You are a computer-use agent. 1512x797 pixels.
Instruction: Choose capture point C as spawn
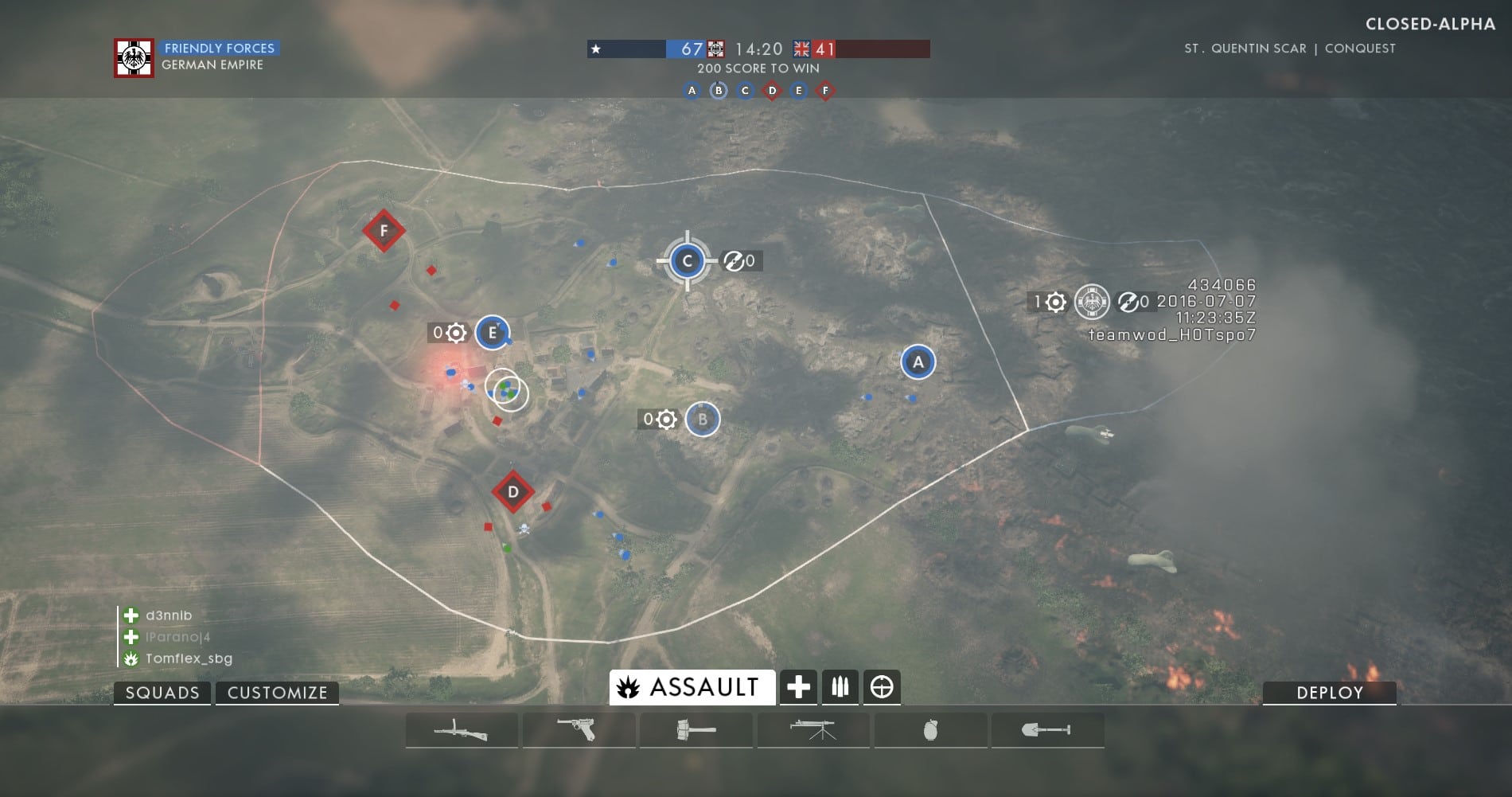pyautogui.click(x=688, y=261)
